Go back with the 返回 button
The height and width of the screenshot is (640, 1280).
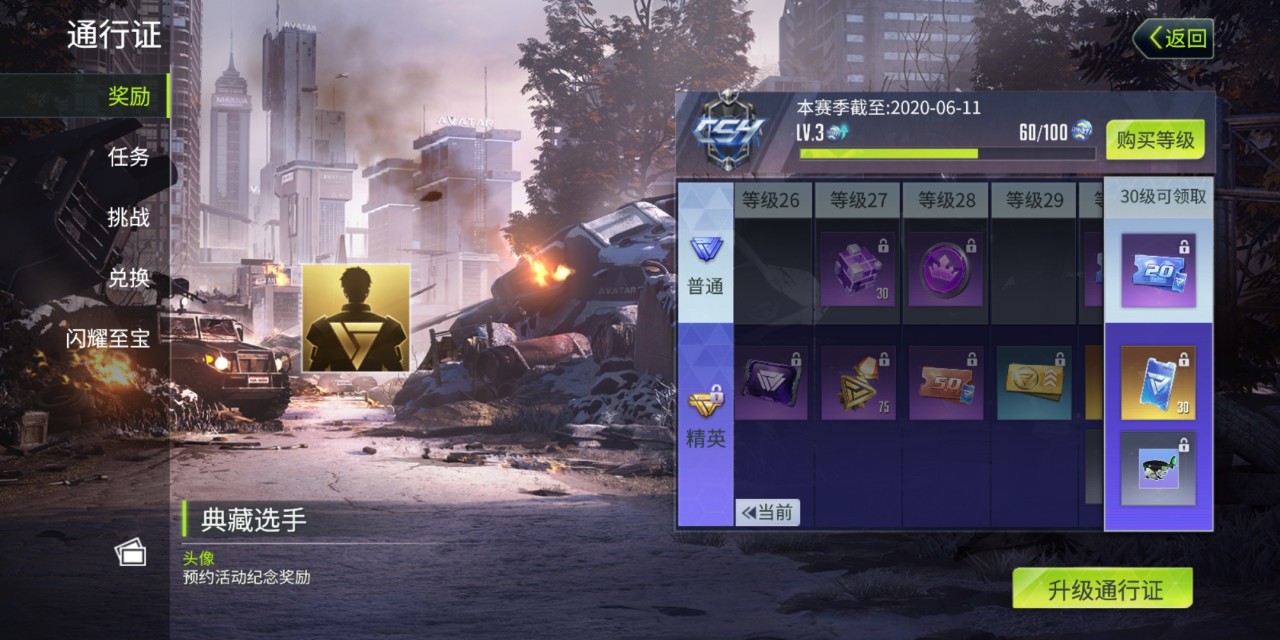(1174, 39)
